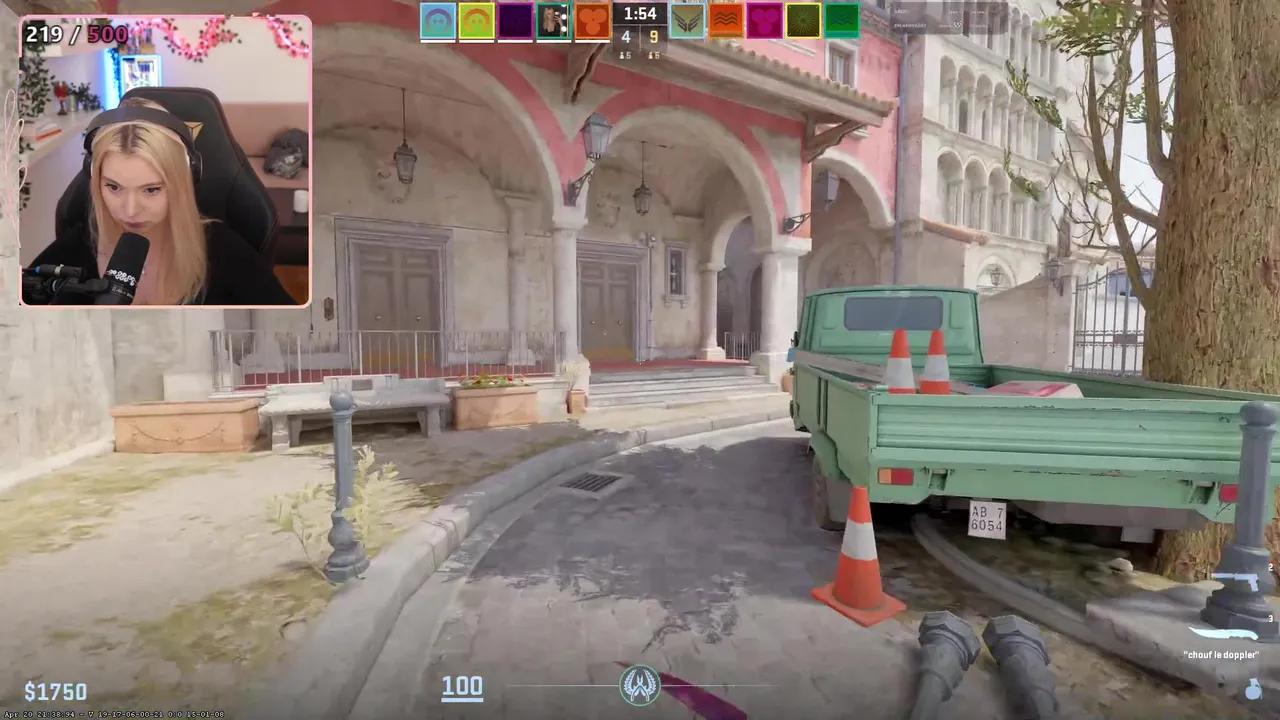
Task: Click the streamer's own avatar in the scoreboard
Action: [553, 21]
